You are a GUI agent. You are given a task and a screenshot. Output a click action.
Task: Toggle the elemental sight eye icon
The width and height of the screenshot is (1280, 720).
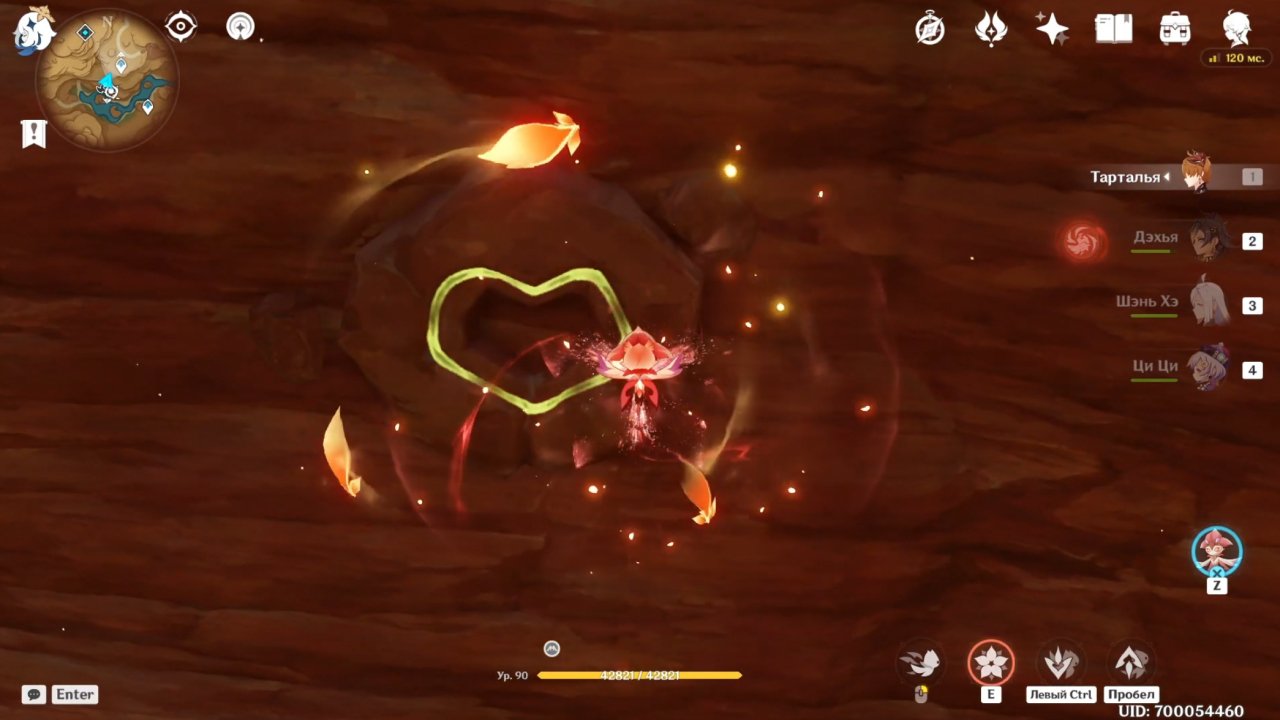pyautogui.click(x=181, y=26)
